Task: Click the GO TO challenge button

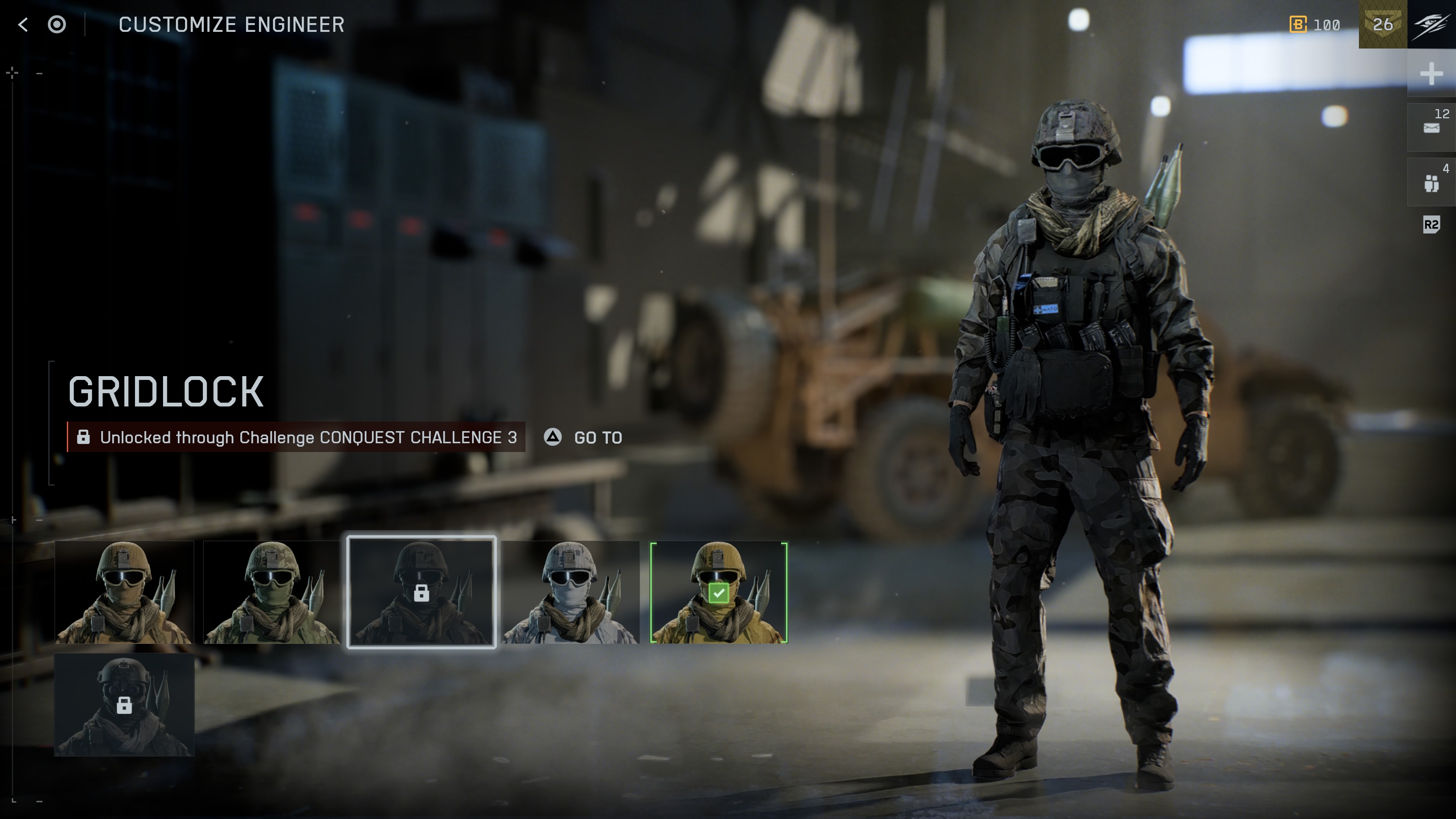Action: [584, 437]
